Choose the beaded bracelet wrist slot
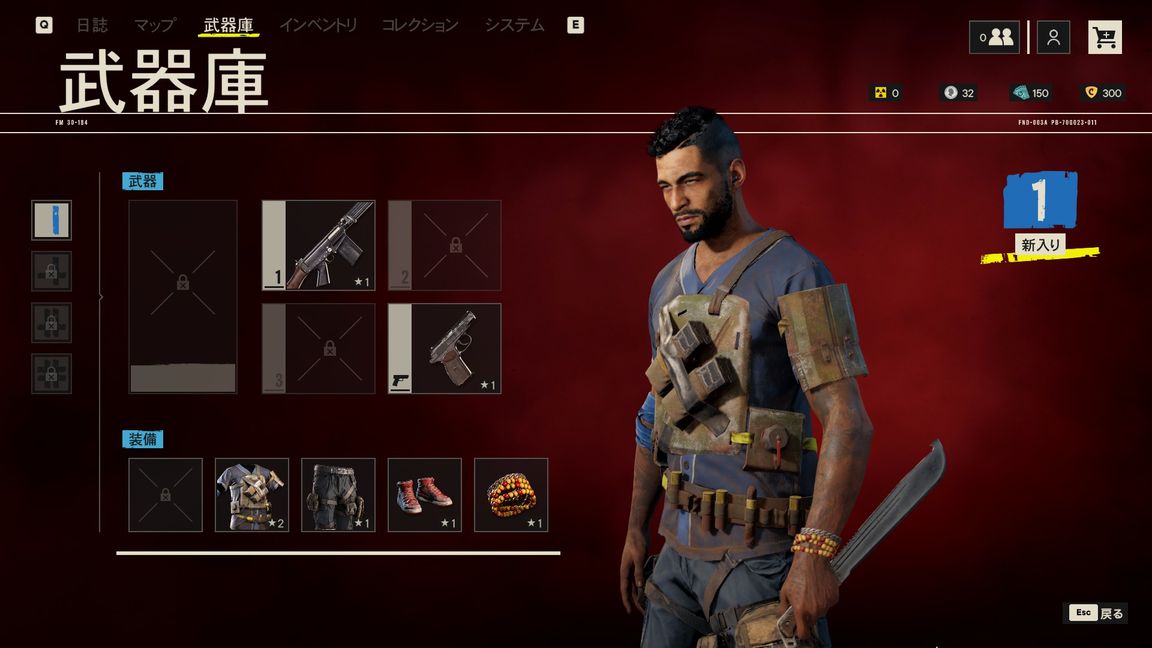Image resolution: width=1152 pixels, height=648 pixels. pos(511,495)
